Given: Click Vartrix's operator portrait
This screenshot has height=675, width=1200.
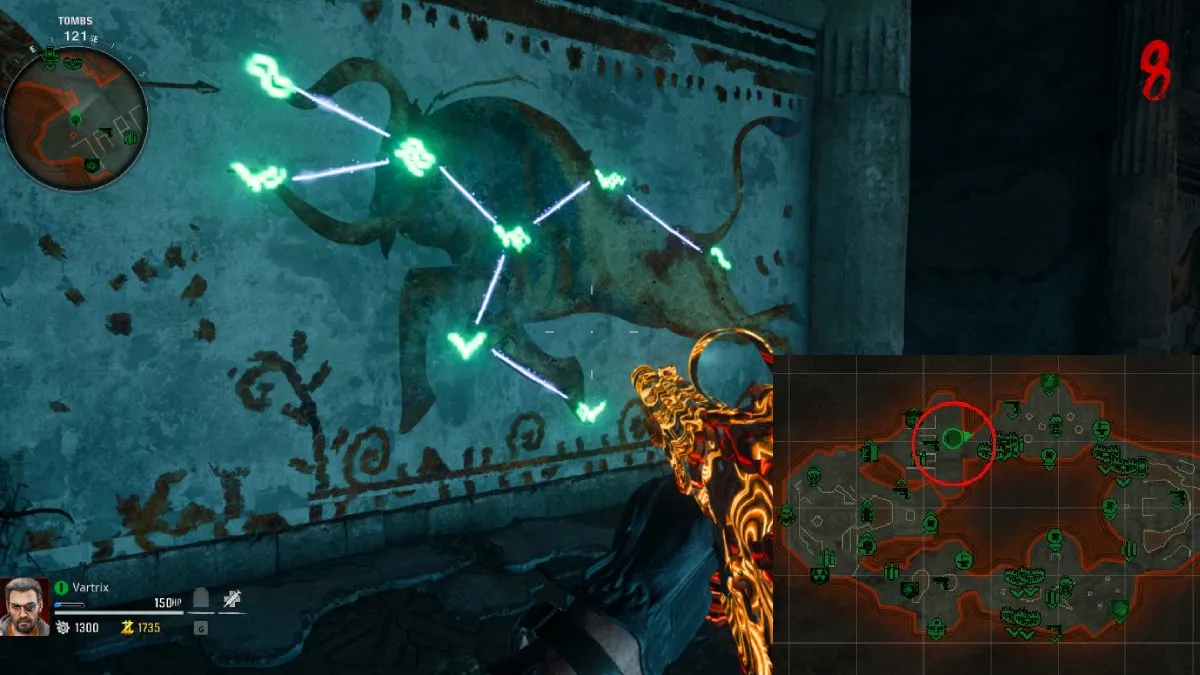Looking at the screenshot, I should pyautogui.click(x=26, y=606).
